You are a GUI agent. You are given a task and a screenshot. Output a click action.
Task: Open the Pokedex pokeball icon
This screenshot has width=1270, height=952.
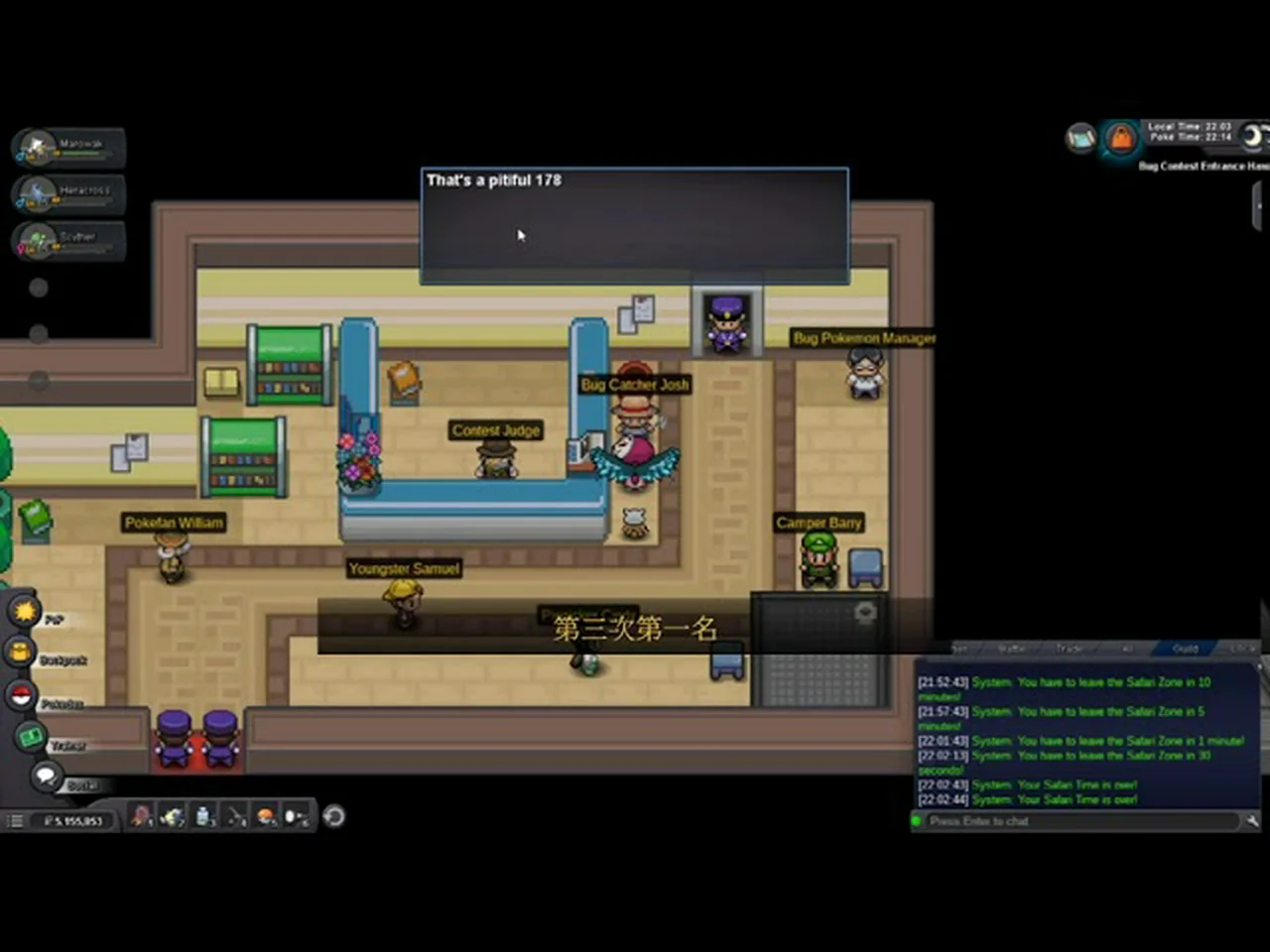20,695
